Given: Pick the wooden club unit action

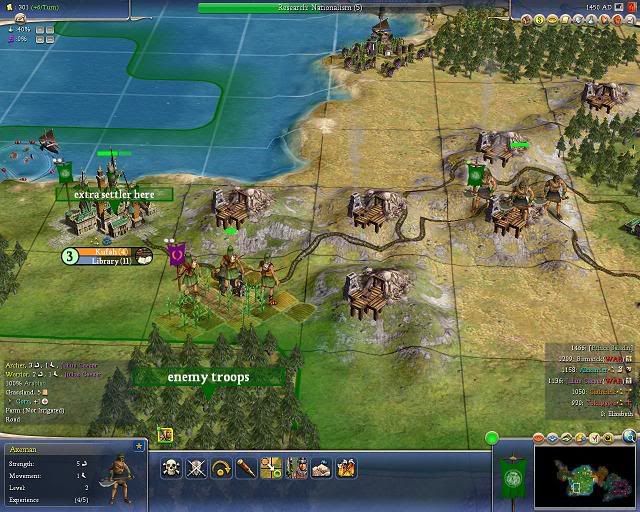Looking at the screenshot, I should (246, 467).
